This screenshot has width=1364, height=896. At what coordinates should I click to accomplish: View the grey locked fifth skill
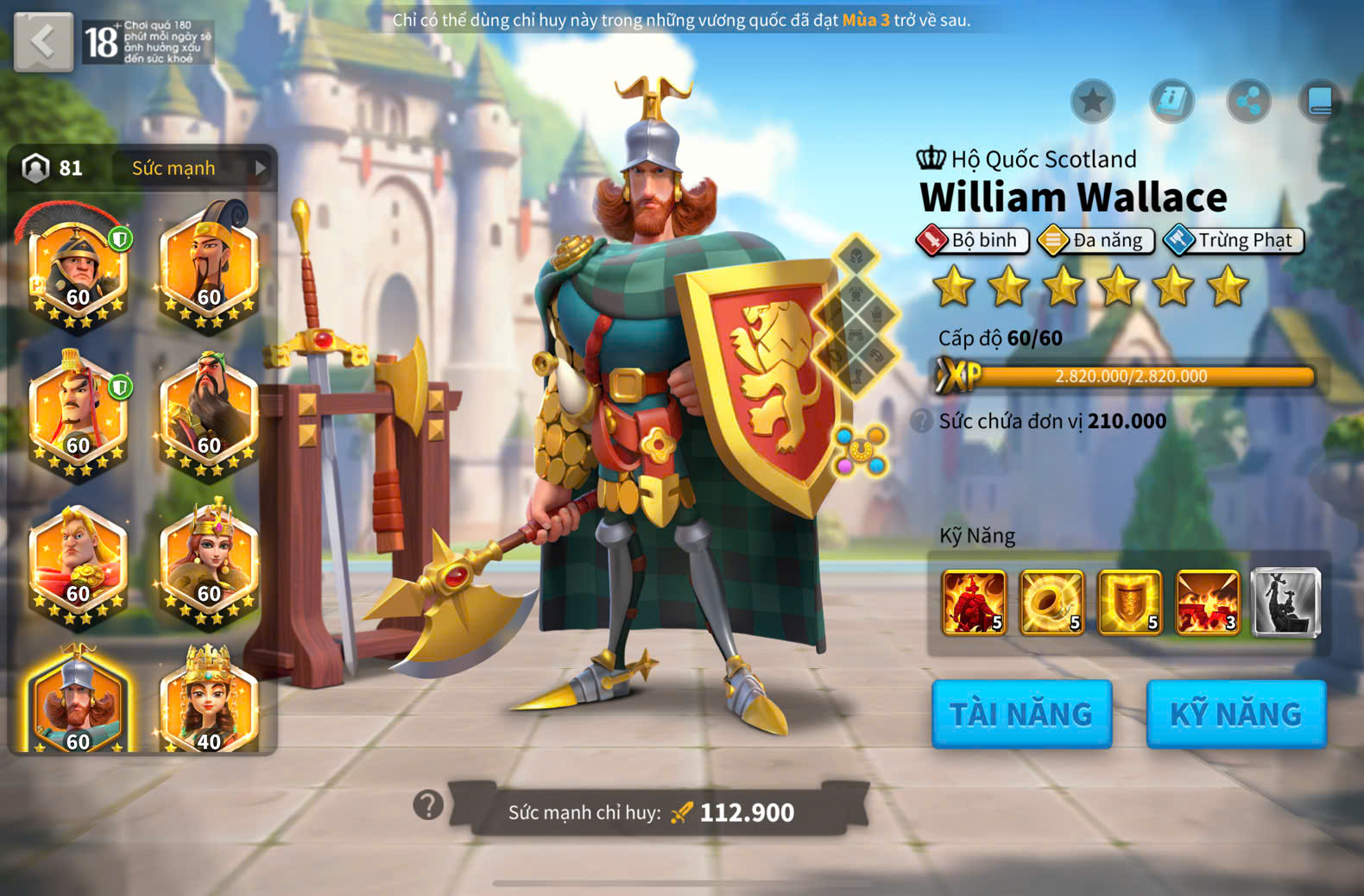pos(1285,603)
